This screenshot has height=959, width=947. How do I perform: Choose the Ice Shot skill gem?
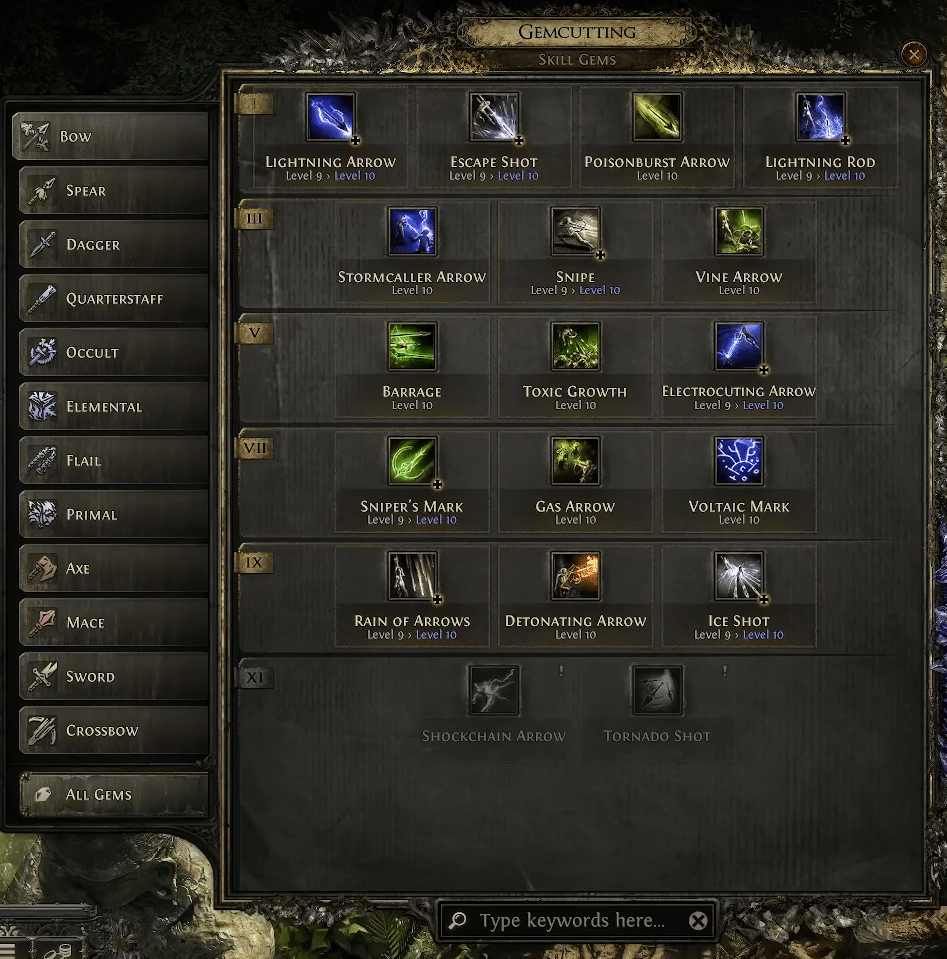(739, 577)
